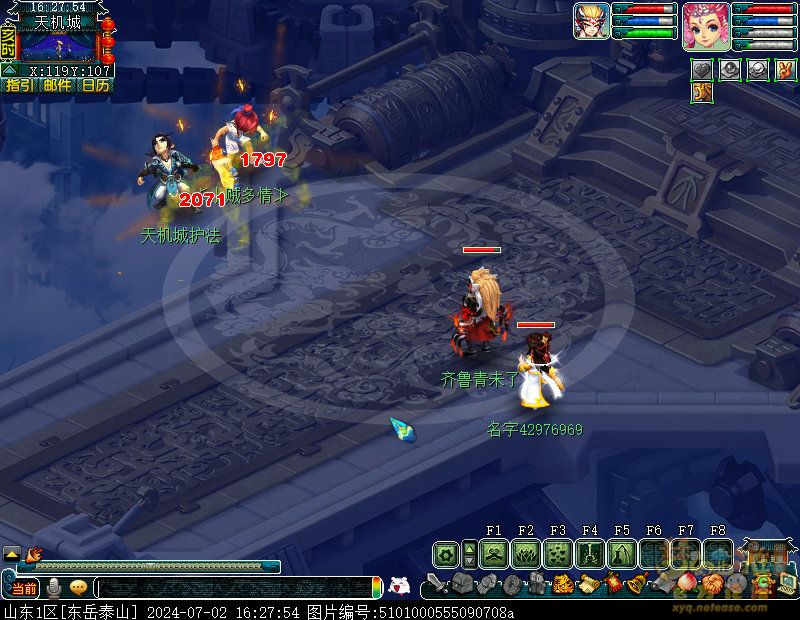Click the grey heart status icon
The image size is (800, 620).
pyautogui.click(x=703, y=70)
